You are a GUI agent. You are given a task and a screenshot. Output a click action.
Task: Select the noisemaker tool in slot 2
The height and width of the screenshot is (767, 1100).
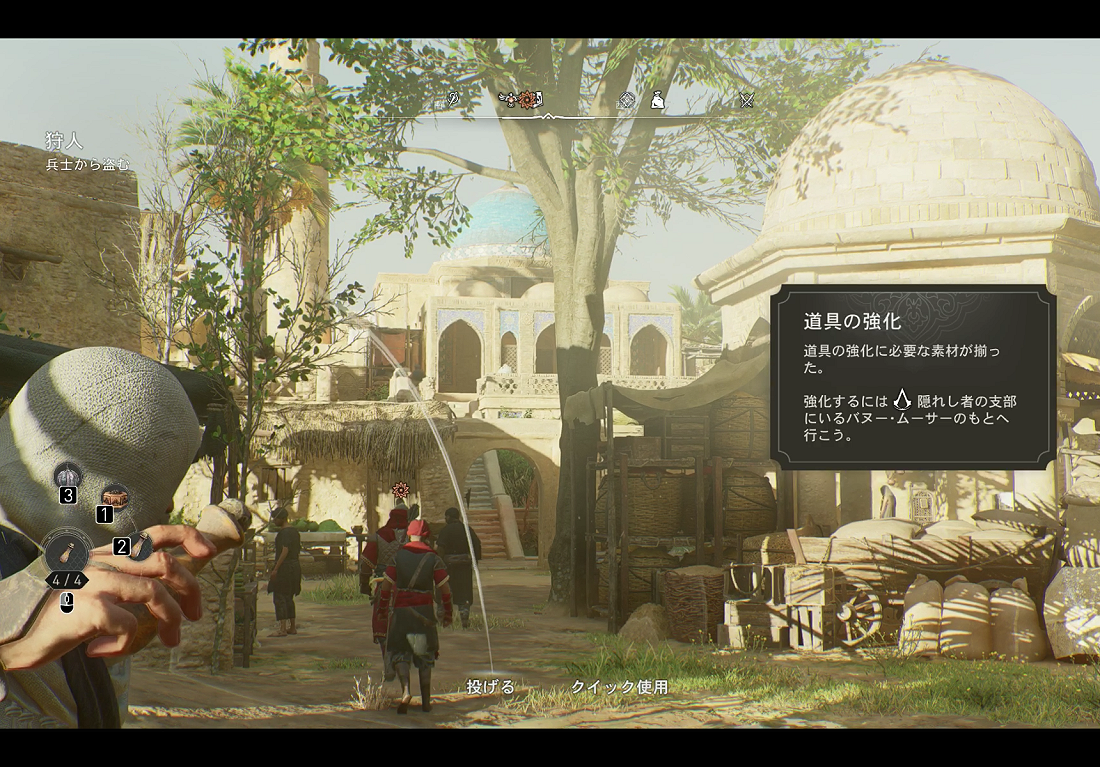tap(141, 545)
